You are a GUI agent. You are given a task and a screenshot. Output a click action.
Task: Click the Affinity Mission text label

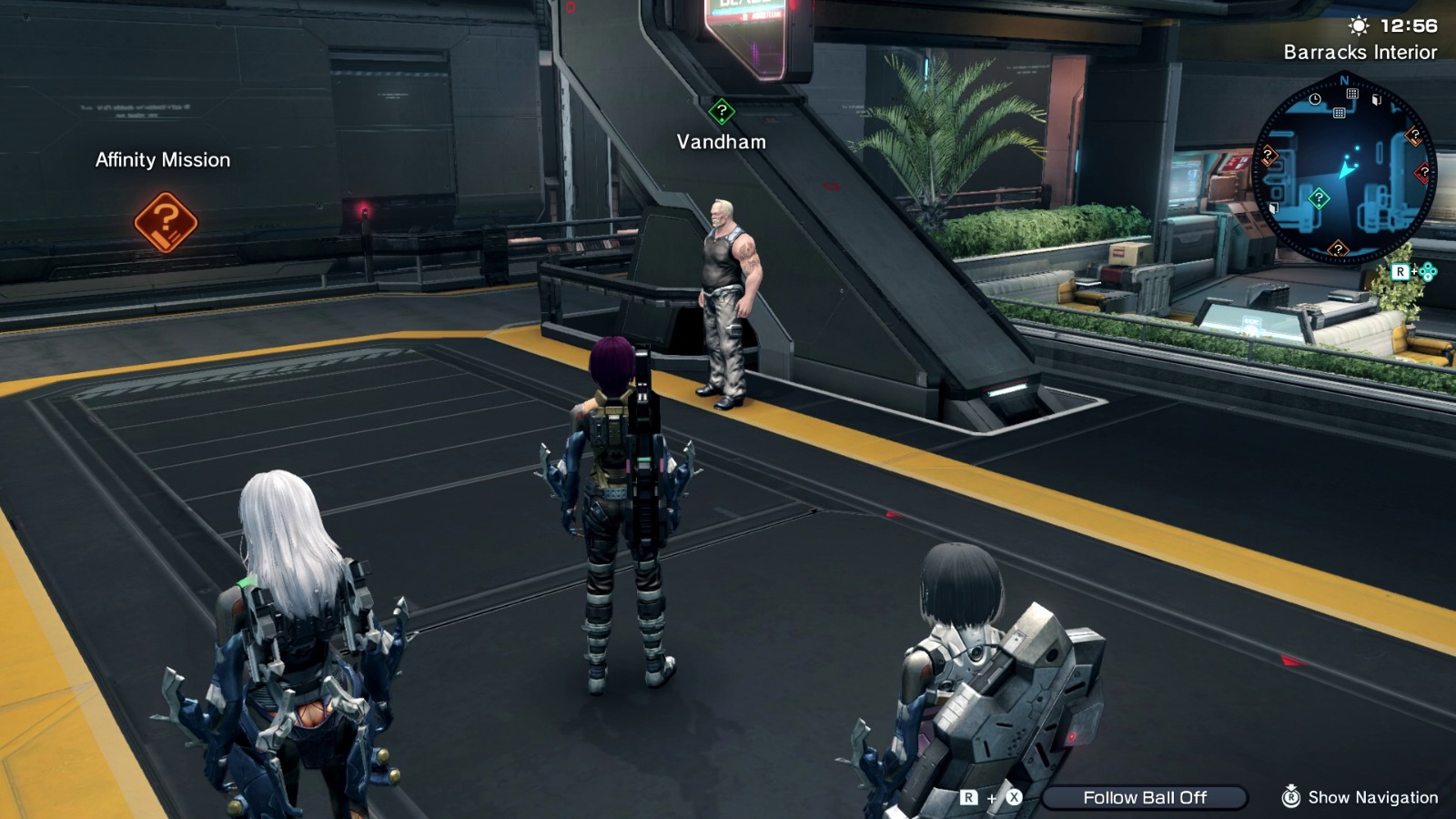pyautogui.click(x=161, y=160)
